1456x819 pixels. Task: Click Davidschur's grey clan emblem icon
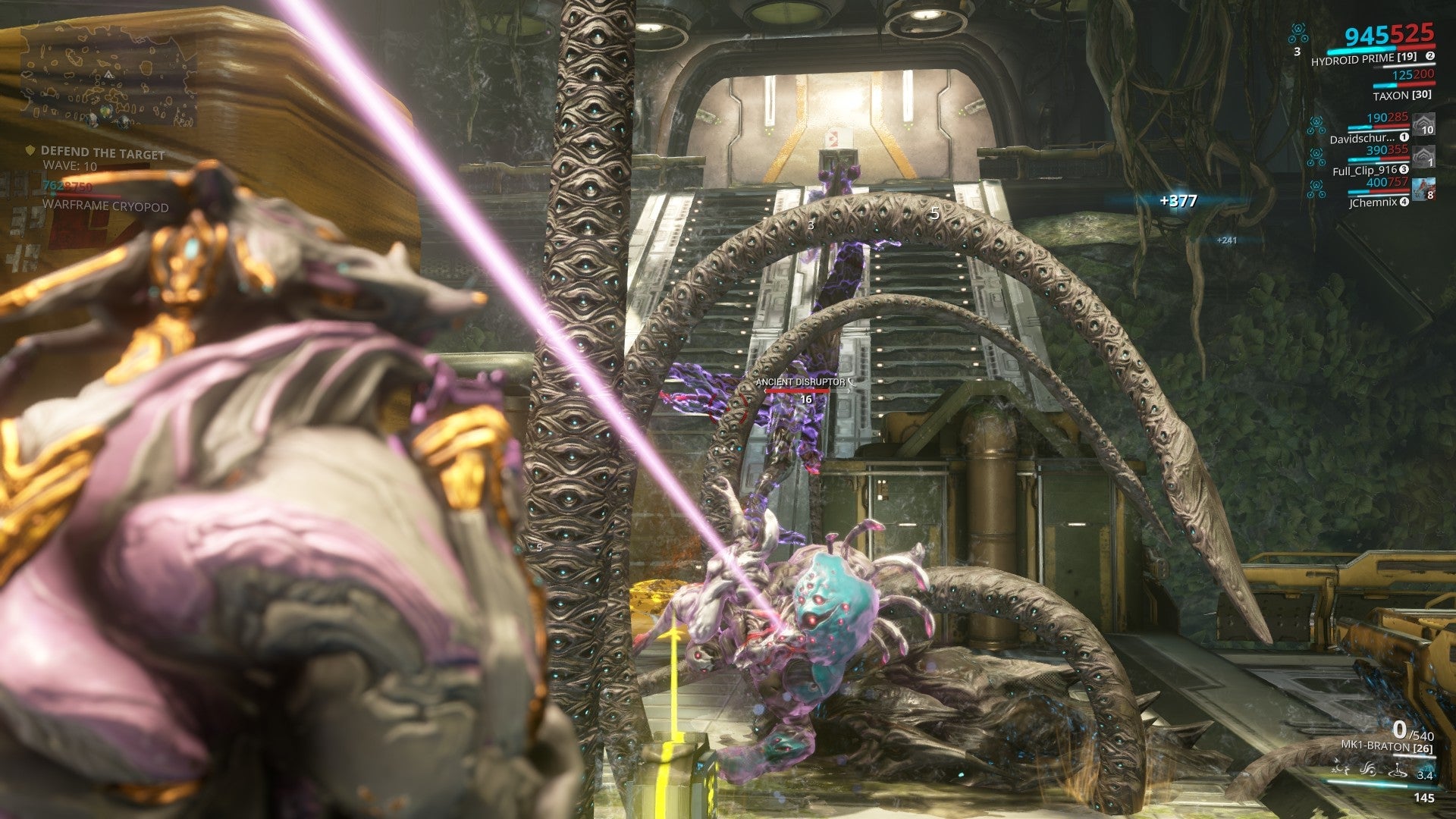point(1424,124)
